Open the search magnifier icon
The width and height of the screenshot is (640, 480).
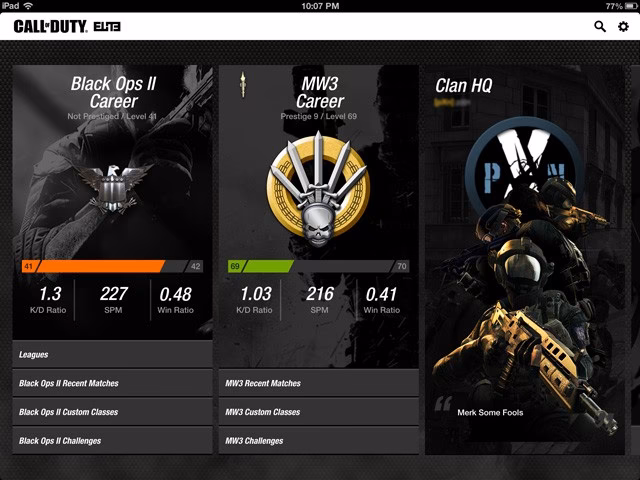[600, 27]
